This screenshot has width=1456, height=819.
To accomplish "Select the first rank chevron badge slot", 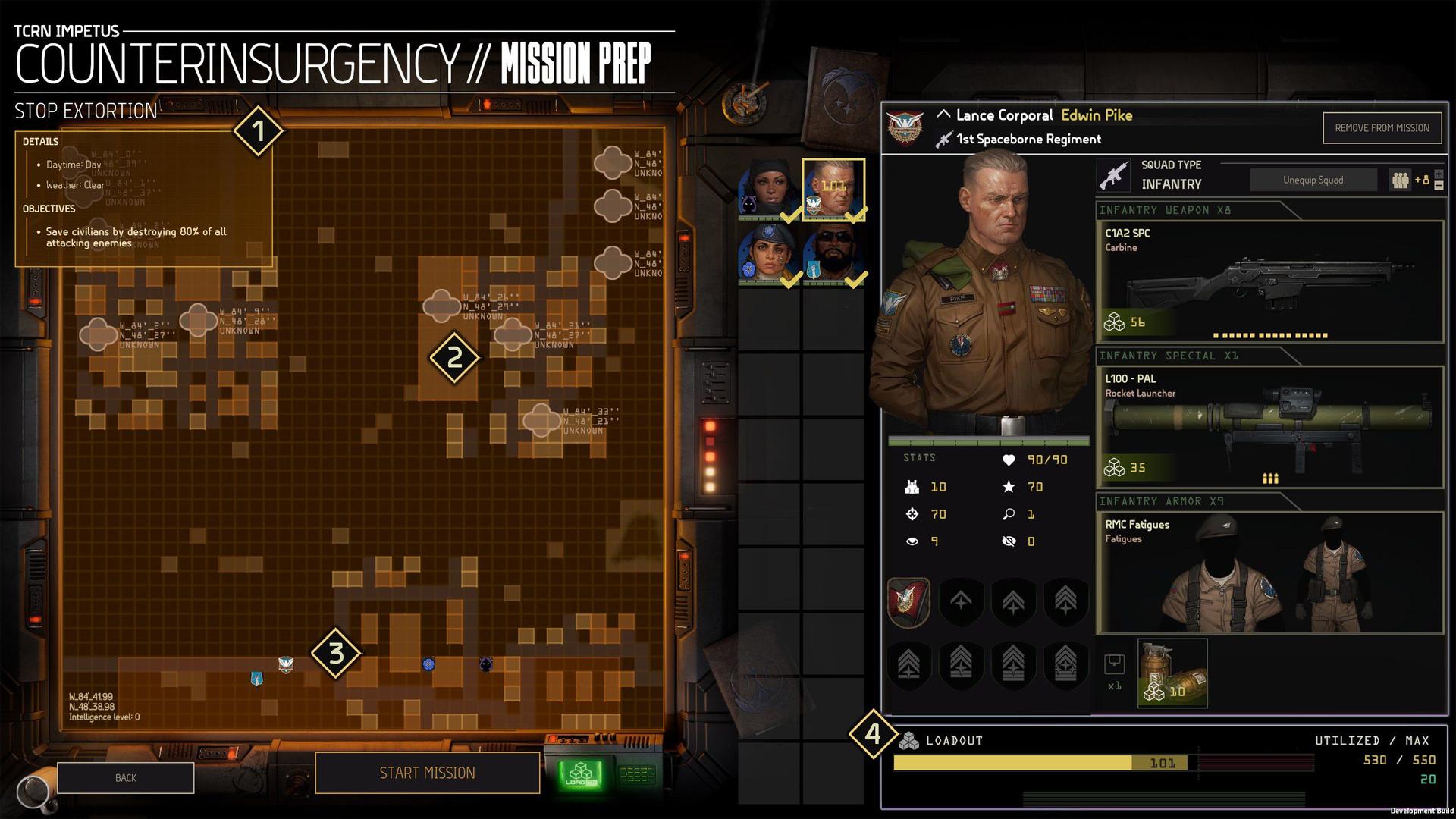I will (961, 602).
